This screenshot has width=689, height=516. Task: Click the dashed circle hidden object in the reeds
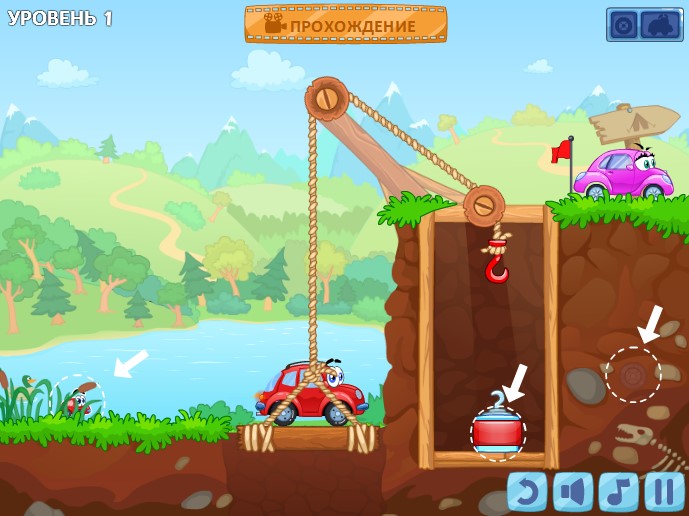click(78, 400)
